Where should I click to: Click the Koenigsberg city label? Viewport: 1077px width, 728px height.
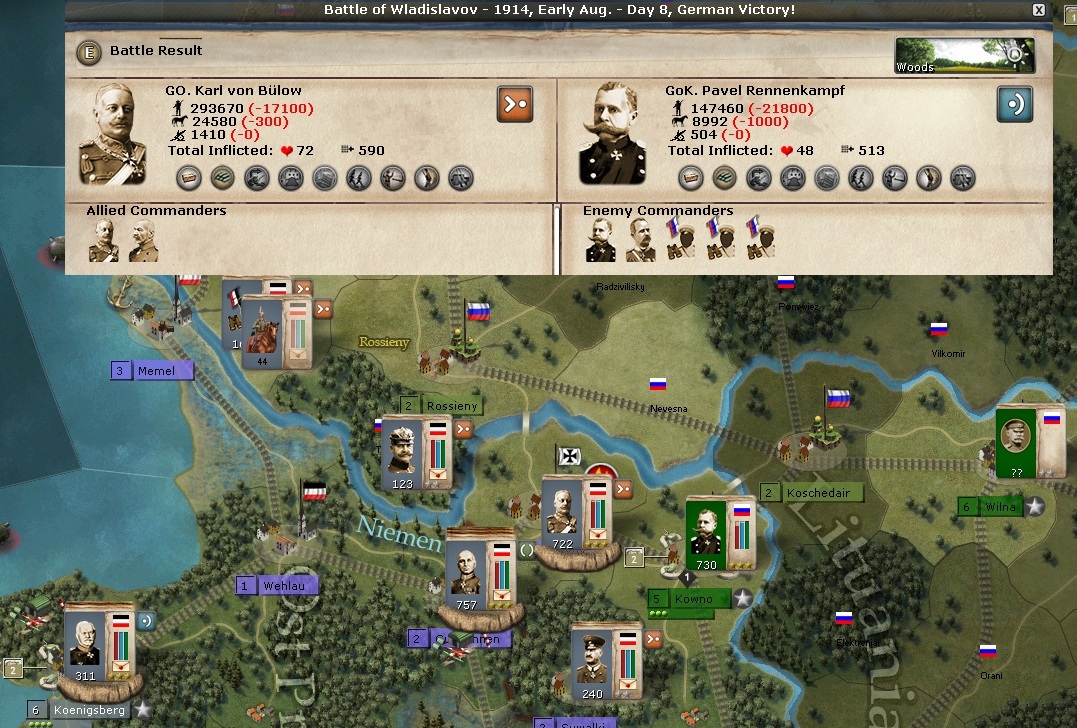[89, 710]
